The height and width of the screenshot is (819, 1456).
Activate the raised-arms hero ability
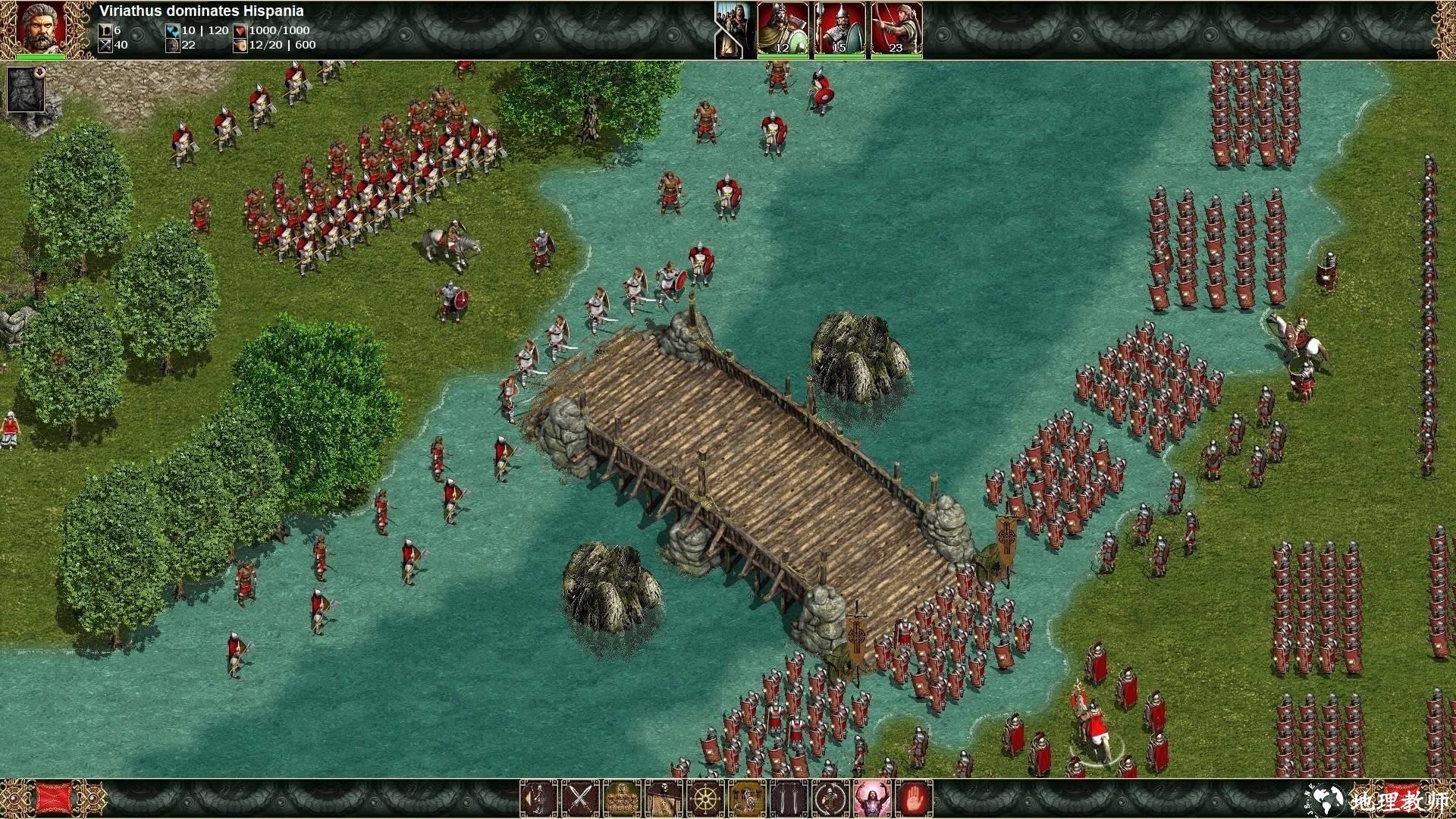872,798
